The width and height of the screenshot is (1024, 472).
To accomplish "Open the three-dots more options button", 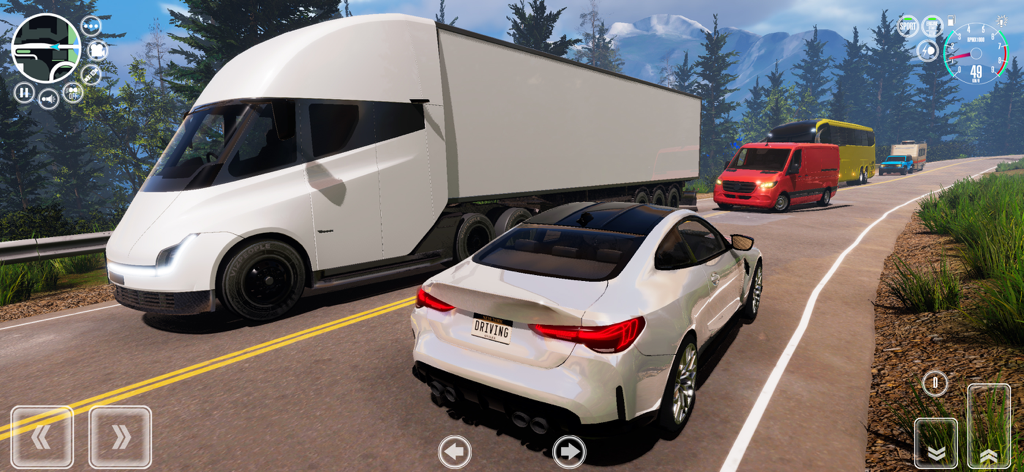I will click(x=91, y=26).
